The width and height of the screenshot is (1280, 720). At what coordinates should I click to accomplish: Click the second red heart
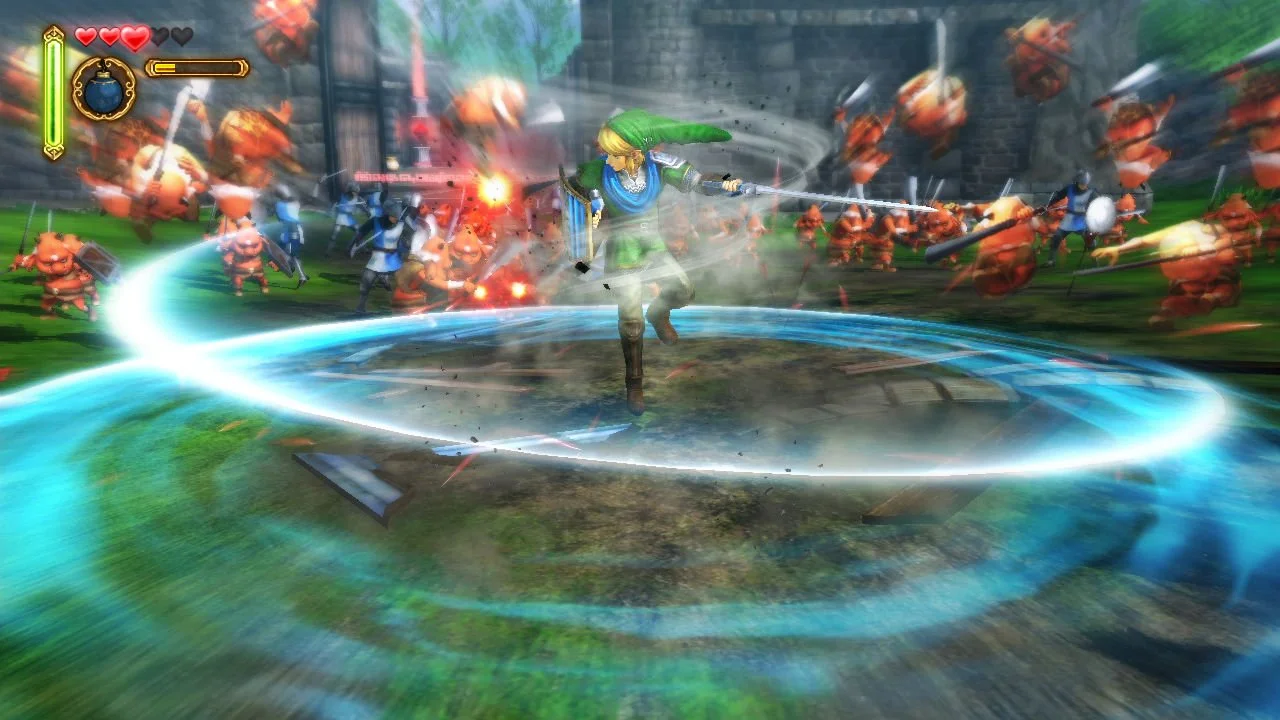click(108, 36)
